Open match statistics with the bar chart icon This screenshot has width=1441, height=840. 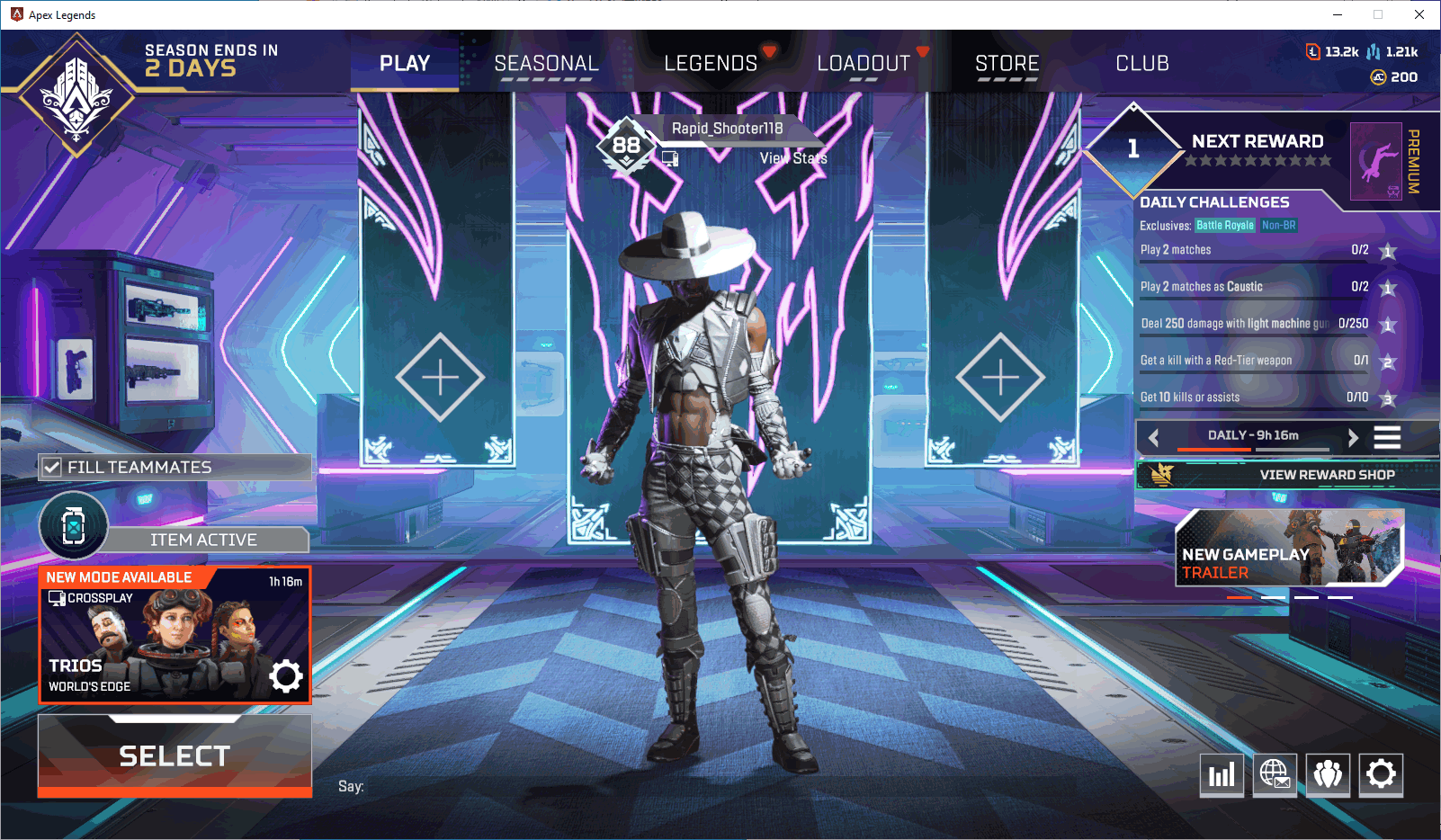tap(1222, 774)
